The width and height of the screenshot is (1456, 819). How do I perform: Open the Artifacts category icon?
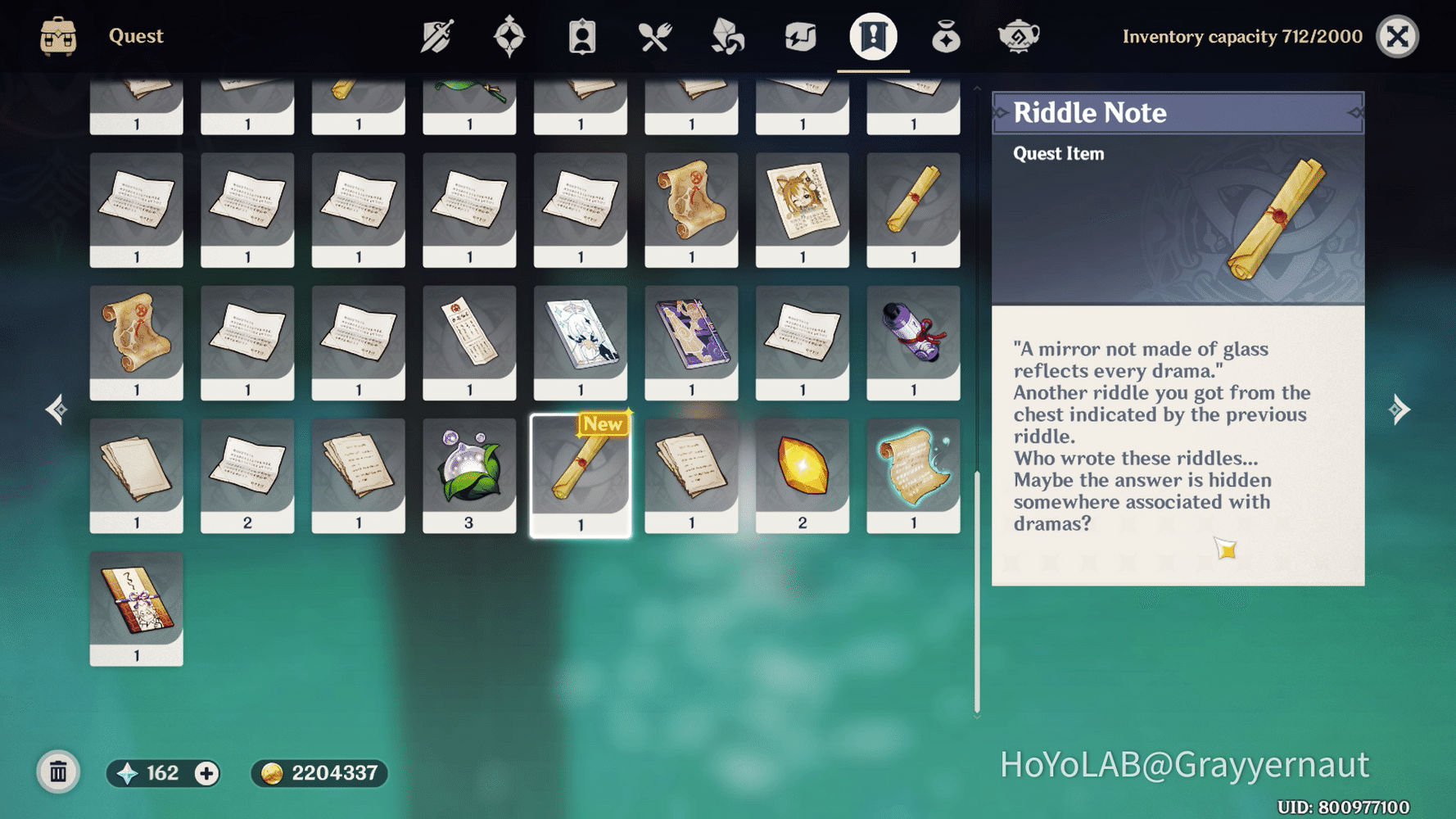pyautogui.click(x=510, y=36)
